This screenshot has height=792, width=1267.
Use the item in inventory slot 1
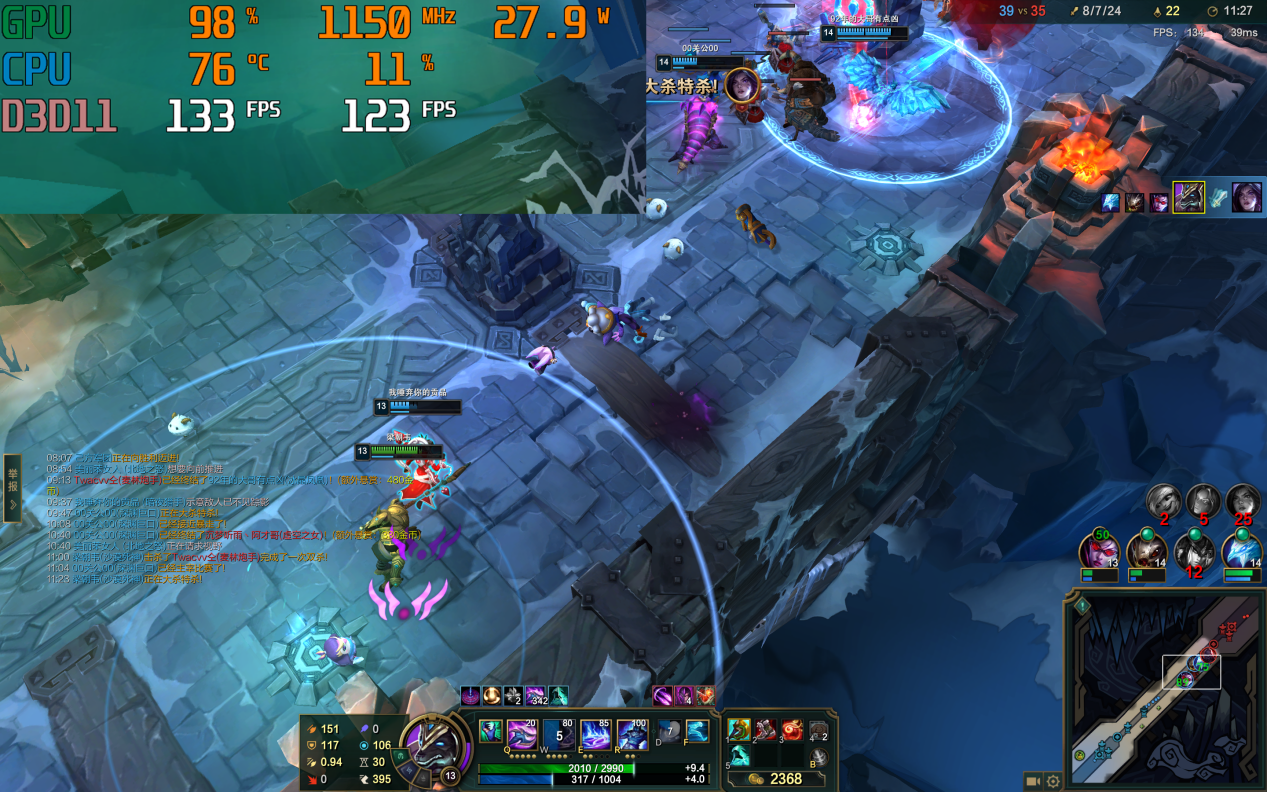739,730
